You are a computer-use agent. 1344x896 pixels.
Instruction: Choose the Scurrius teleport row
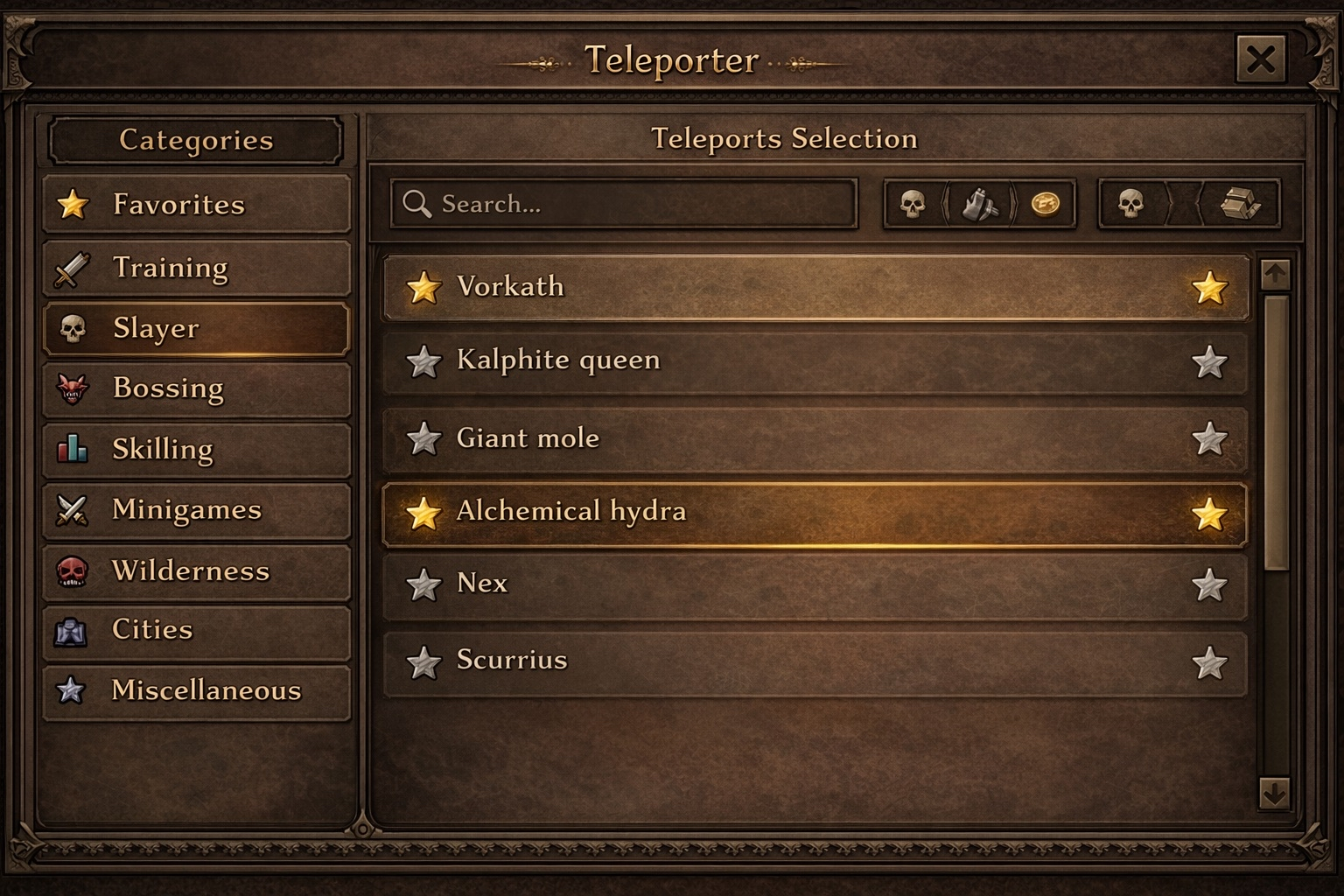pos(814,661)
